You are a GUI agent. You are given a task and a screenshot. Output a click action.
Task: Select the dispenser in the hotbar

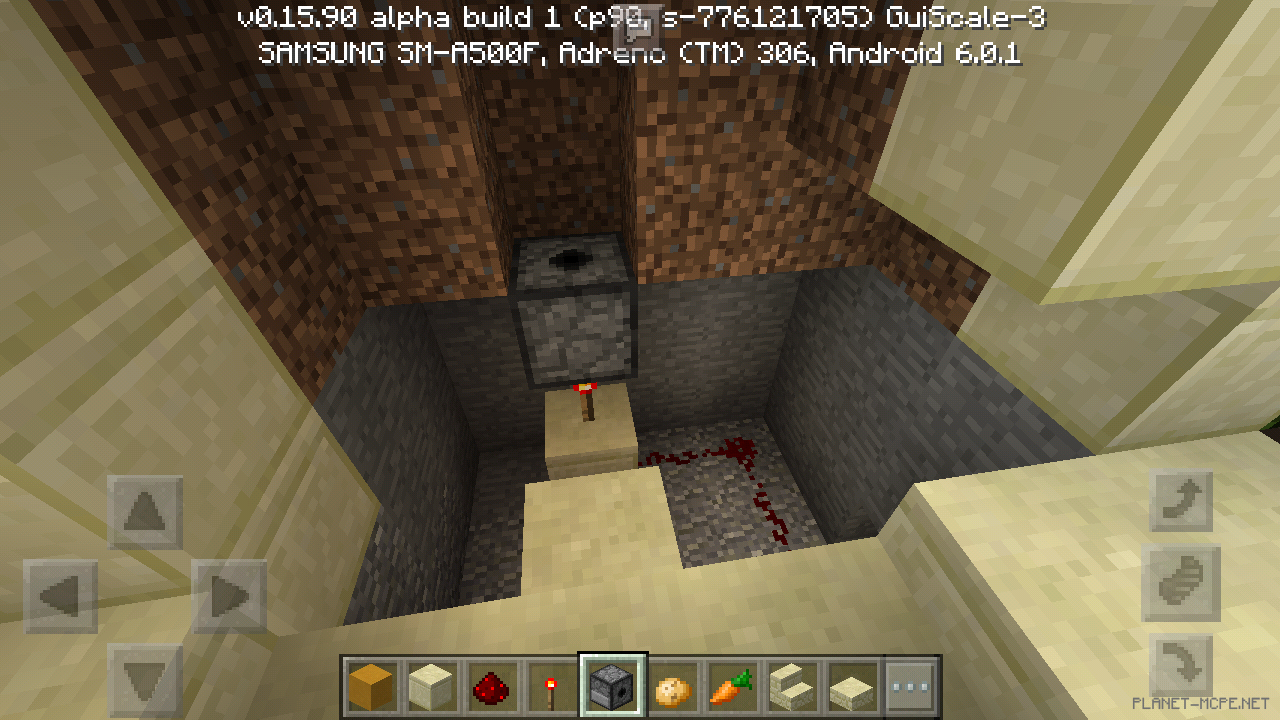point(611,686)
